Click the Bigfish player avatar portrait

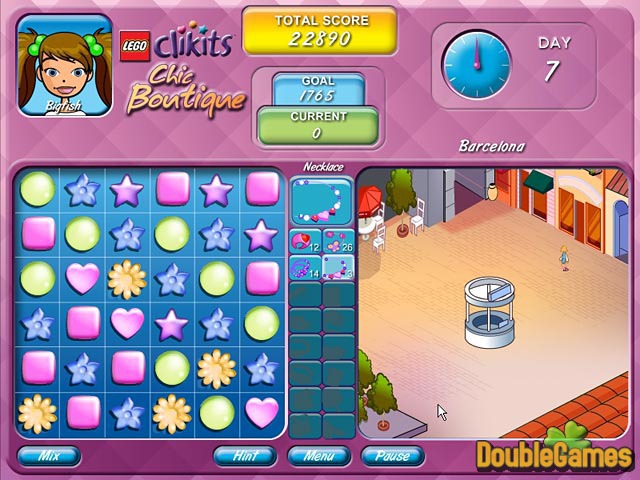point(65,68)
